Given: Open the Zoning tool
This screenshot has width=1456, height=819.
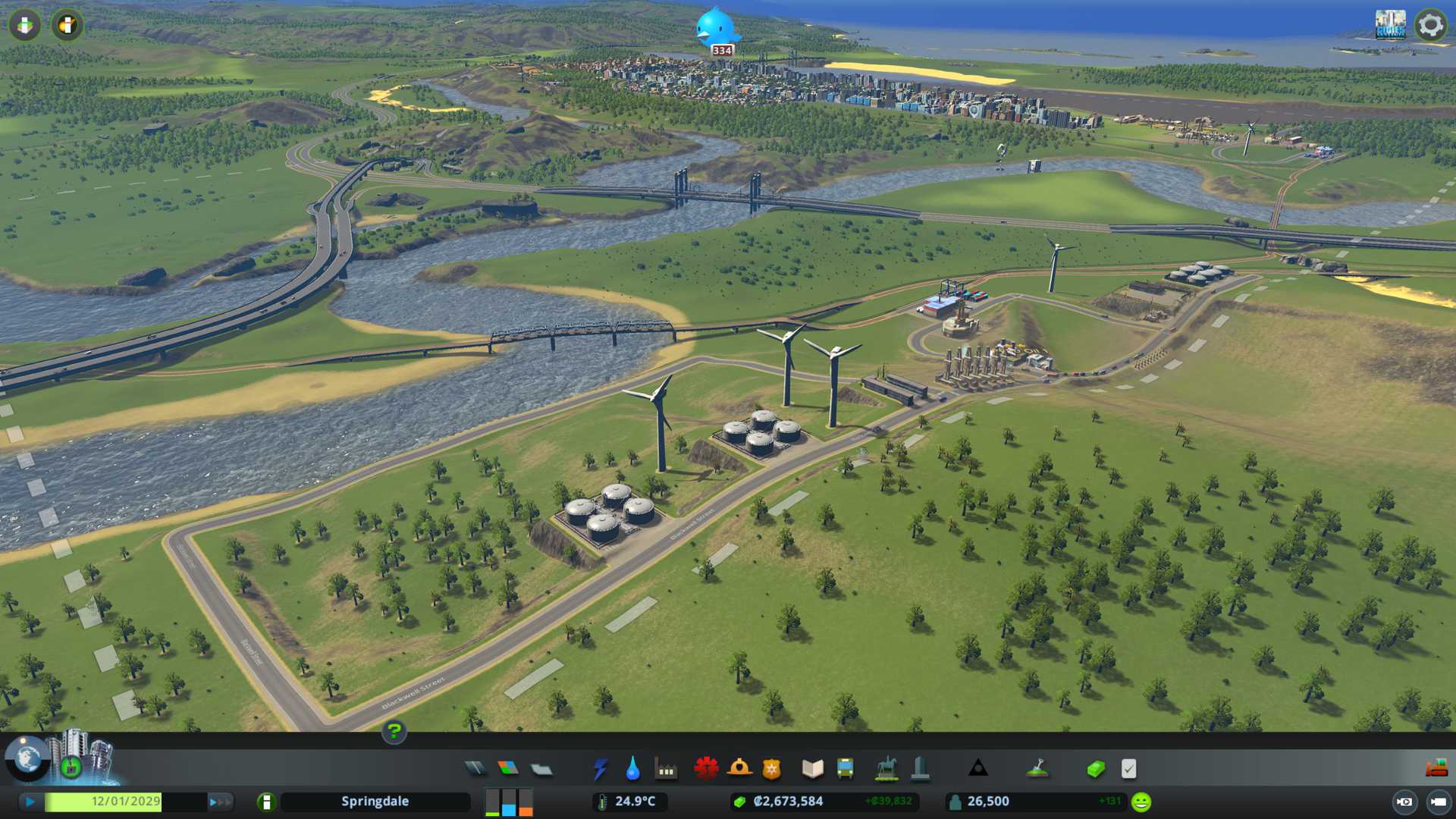Looking at the screenshot, I should [508, 769].
